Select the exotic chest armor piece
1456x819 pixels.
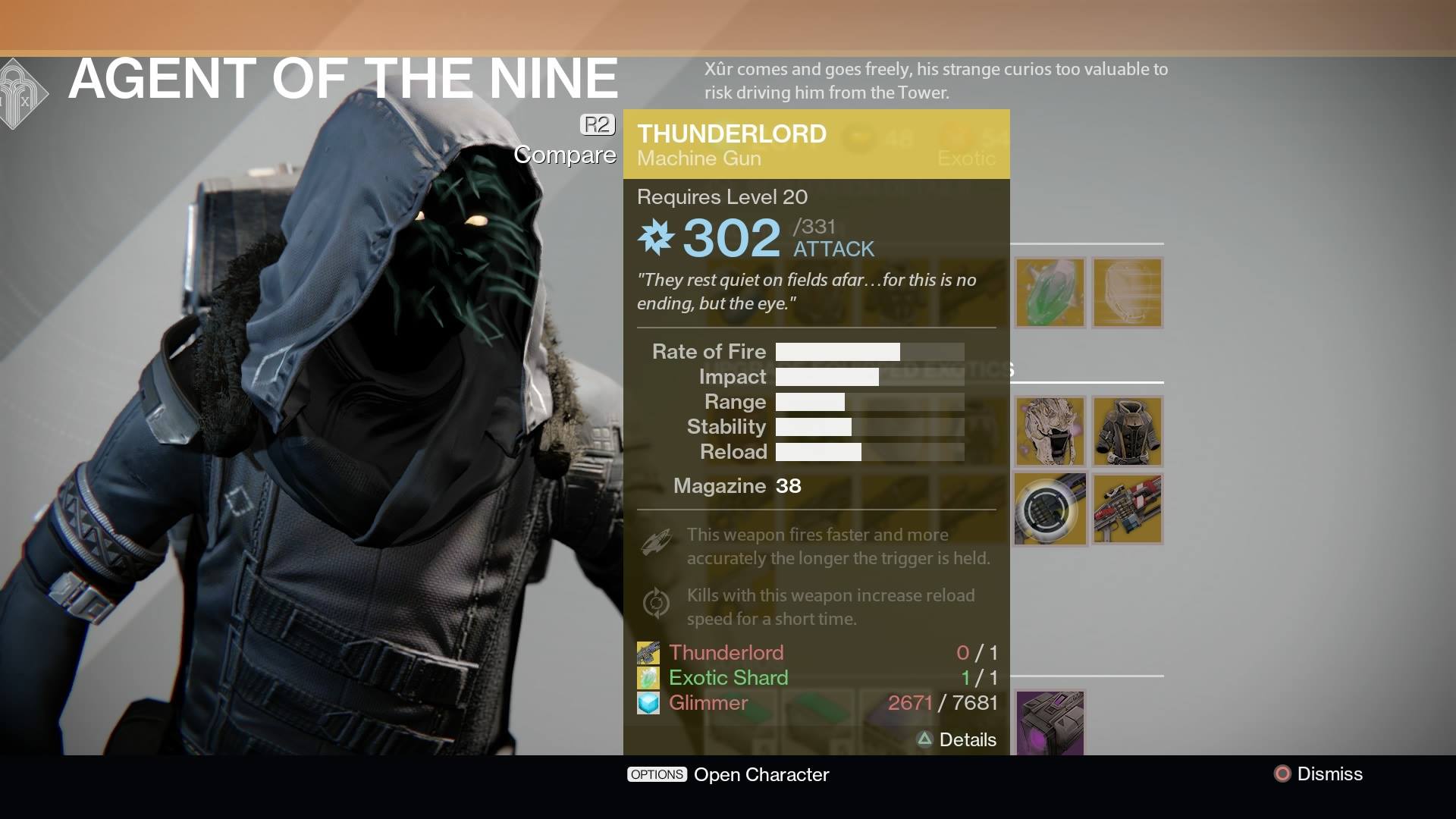coord(1126,431)
